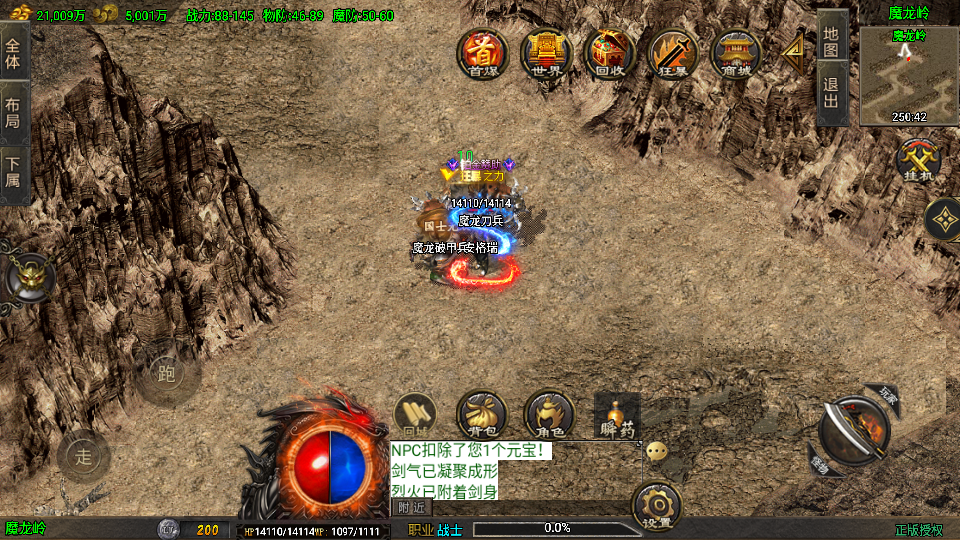Viewport: 960px width, 540px height.
Task: Open the 背包 bag
Action: click(482, 415)
